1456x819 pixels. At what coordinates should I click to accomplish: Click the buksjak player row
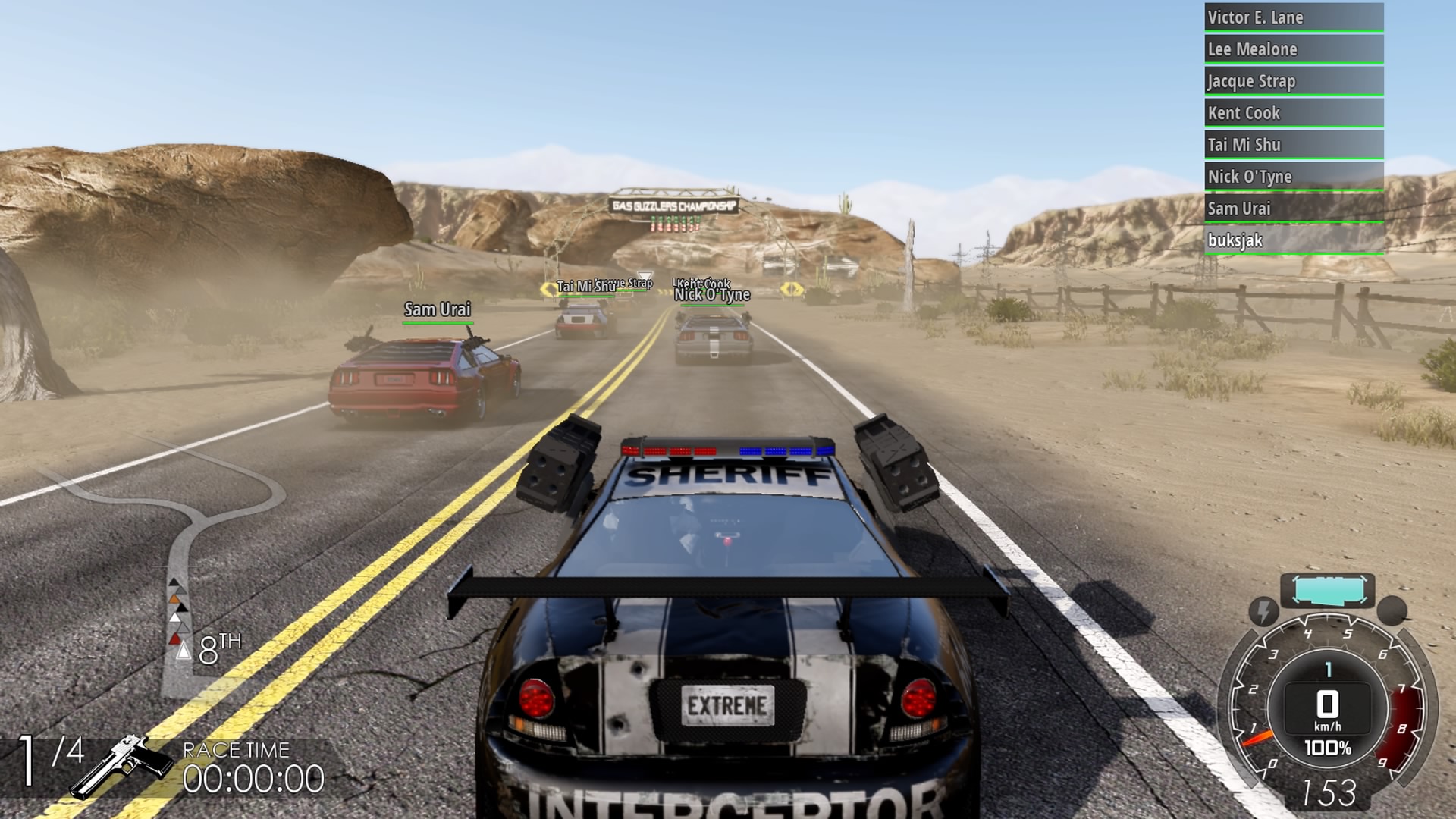point(1293,240)
